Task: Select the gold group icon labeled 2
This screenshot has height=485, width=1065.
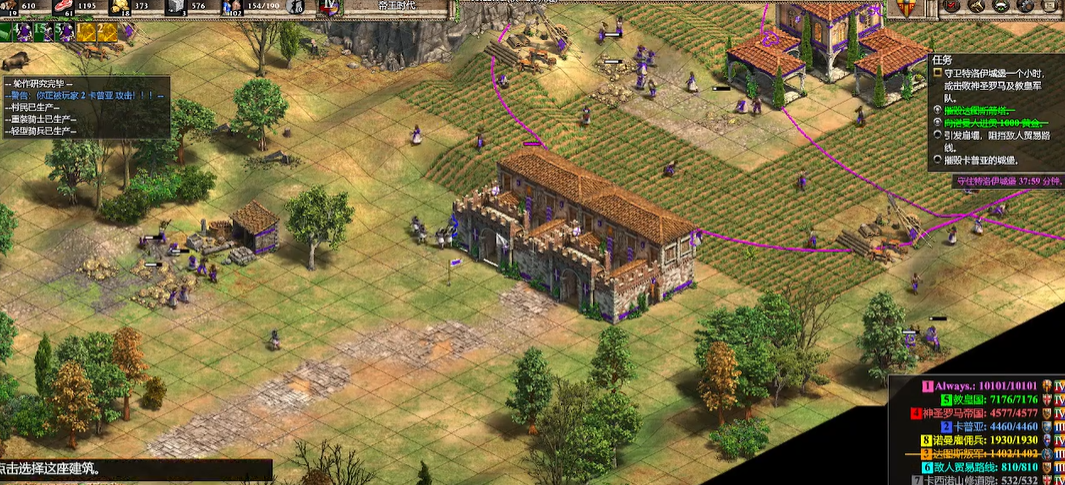Action: coord(105,32)
